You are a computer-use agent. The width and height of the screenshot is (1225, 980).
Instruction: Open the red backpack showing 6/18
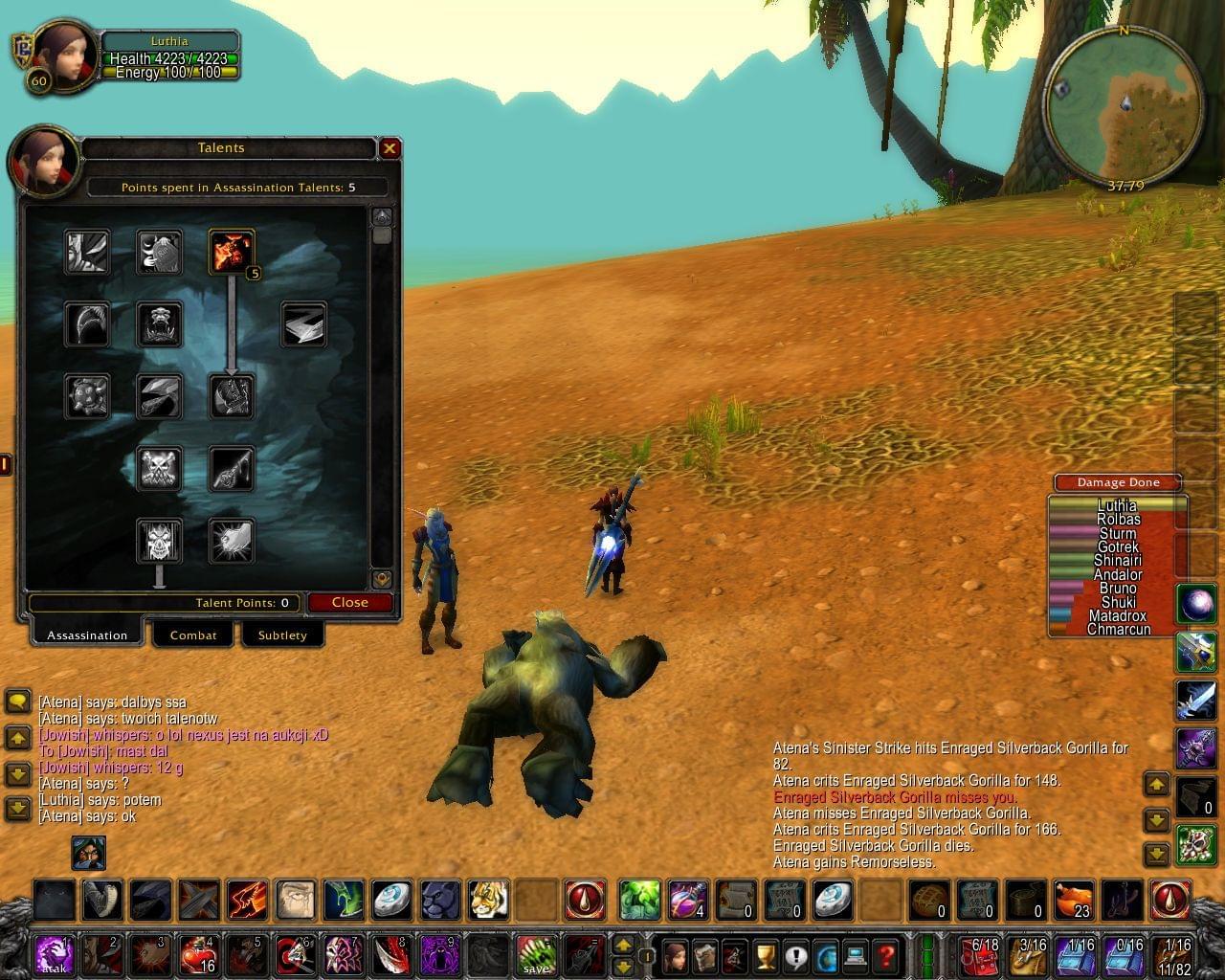tap(980, 954)
